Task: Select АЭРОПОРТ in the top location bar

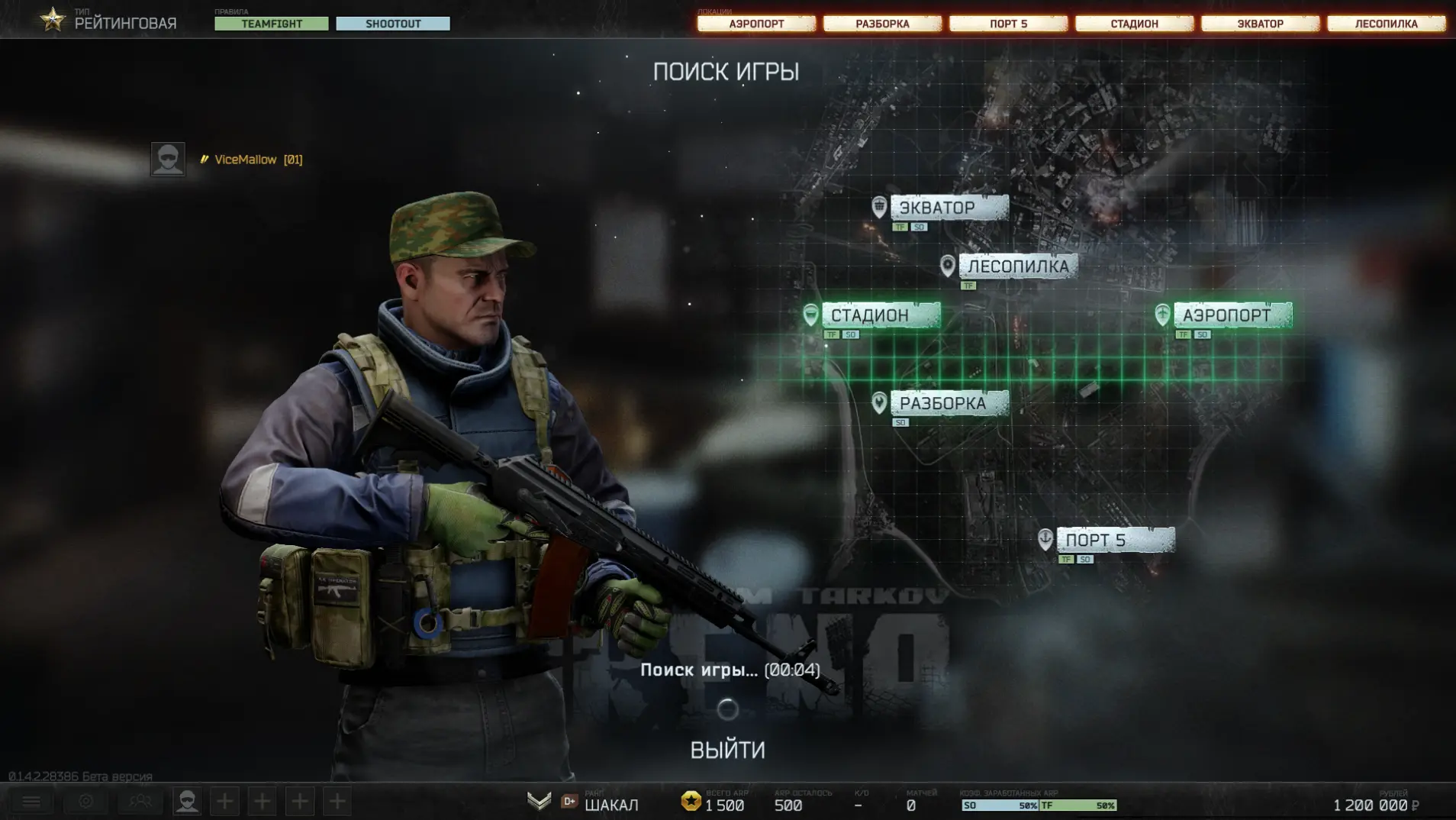Action: click(x=756, y=24)
